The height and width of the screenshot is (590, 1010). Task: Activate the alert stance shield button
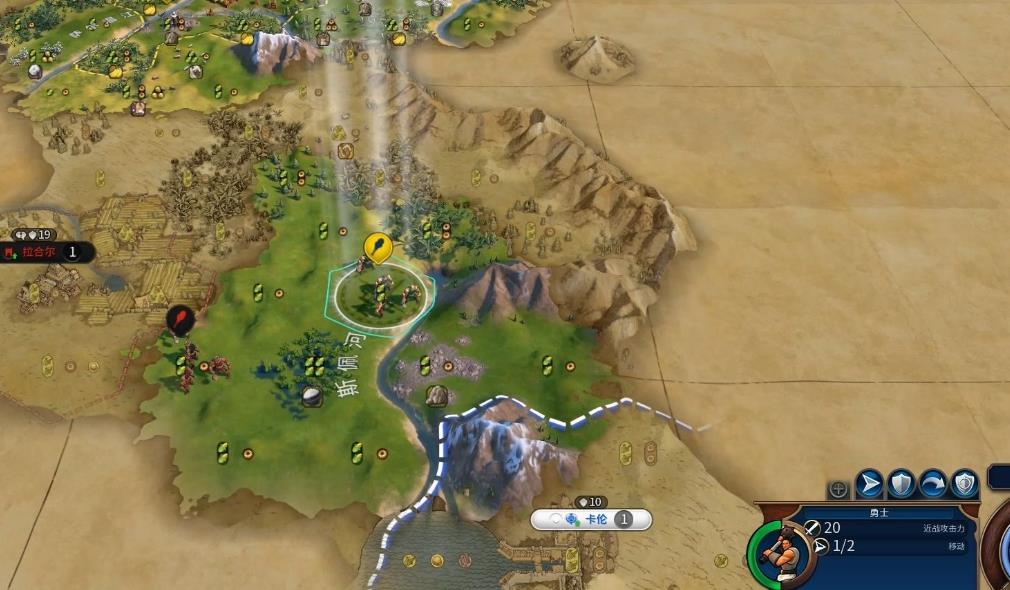click(964, 484)
